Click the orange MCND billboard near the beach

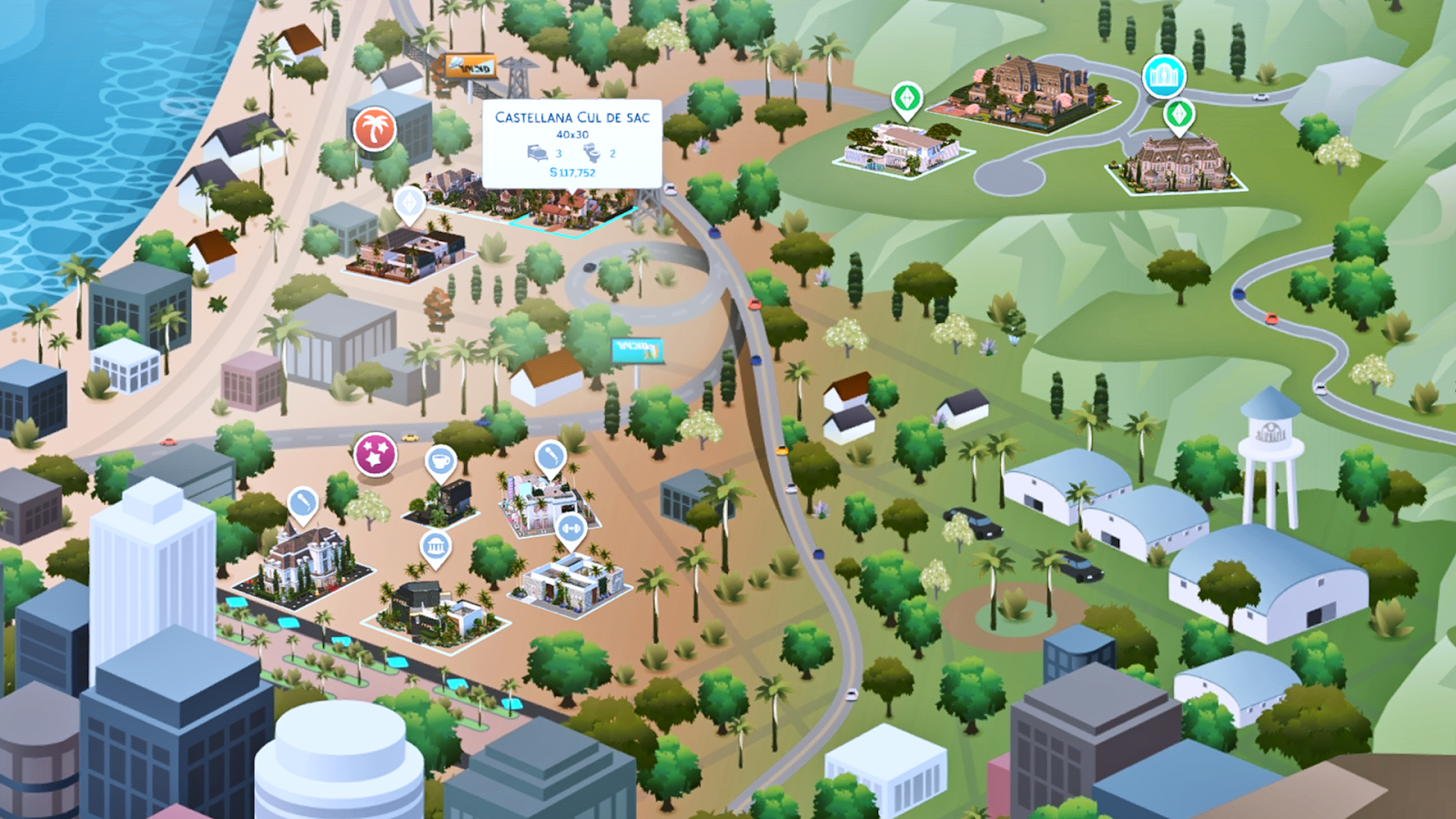[x=470, y=66]
